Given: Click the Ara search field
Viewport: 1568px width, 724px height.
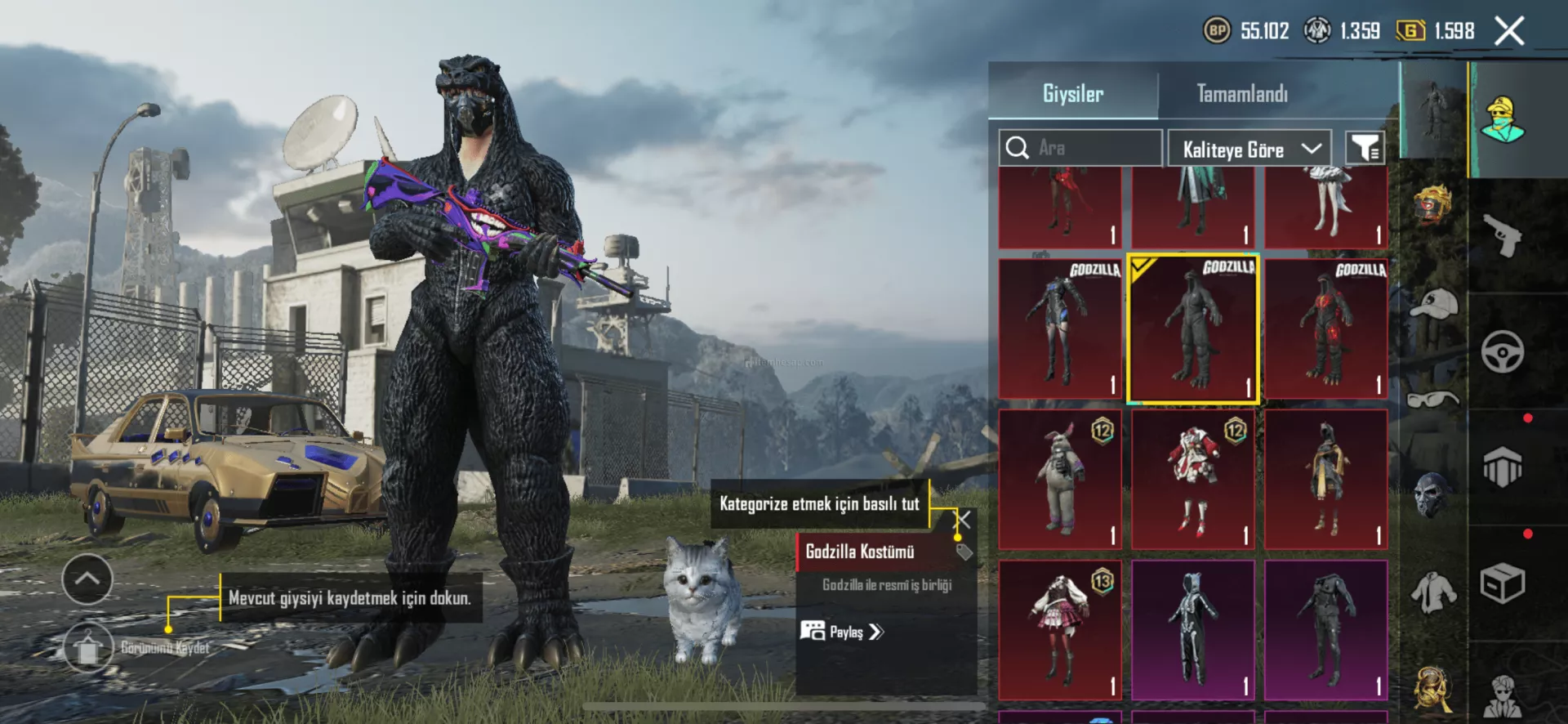Looking at the screenshot, I should pos(1080,148).
